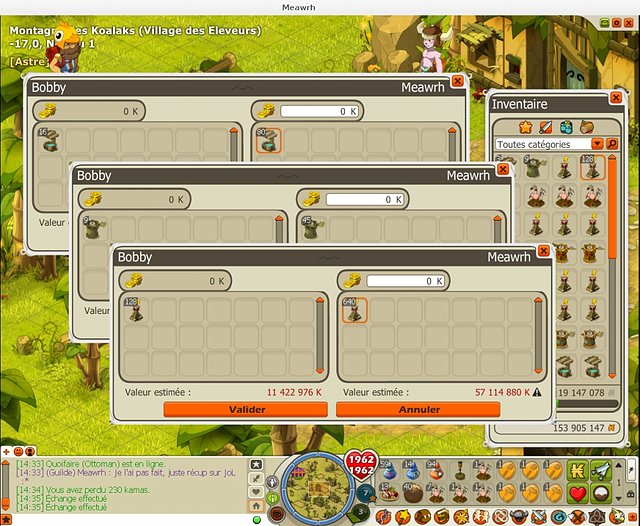
Task: Open the nut resources inventory tab
Action: pos(586,127)
